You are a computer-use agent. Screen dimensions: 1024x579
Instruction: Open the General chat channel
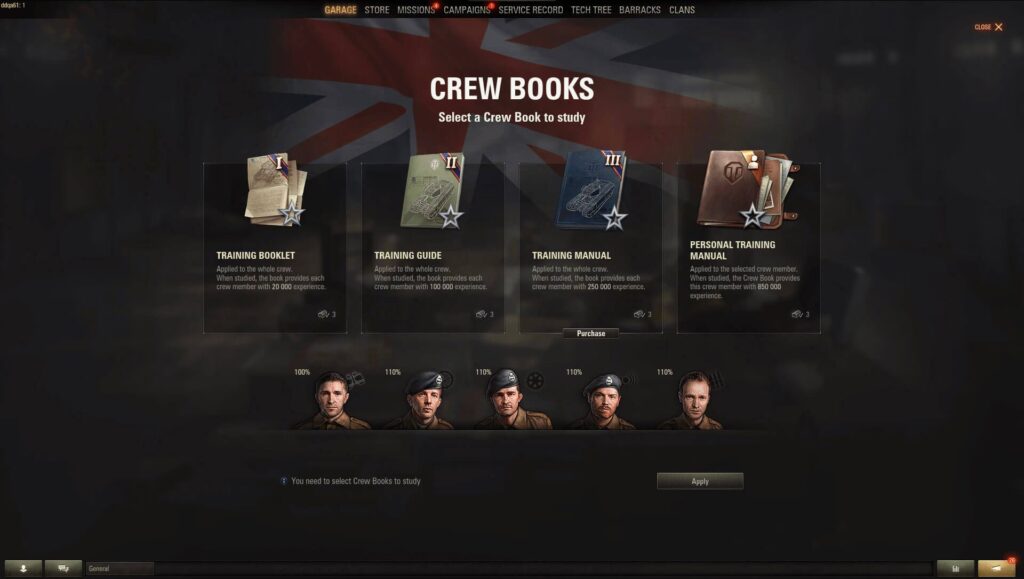(119, 568)
